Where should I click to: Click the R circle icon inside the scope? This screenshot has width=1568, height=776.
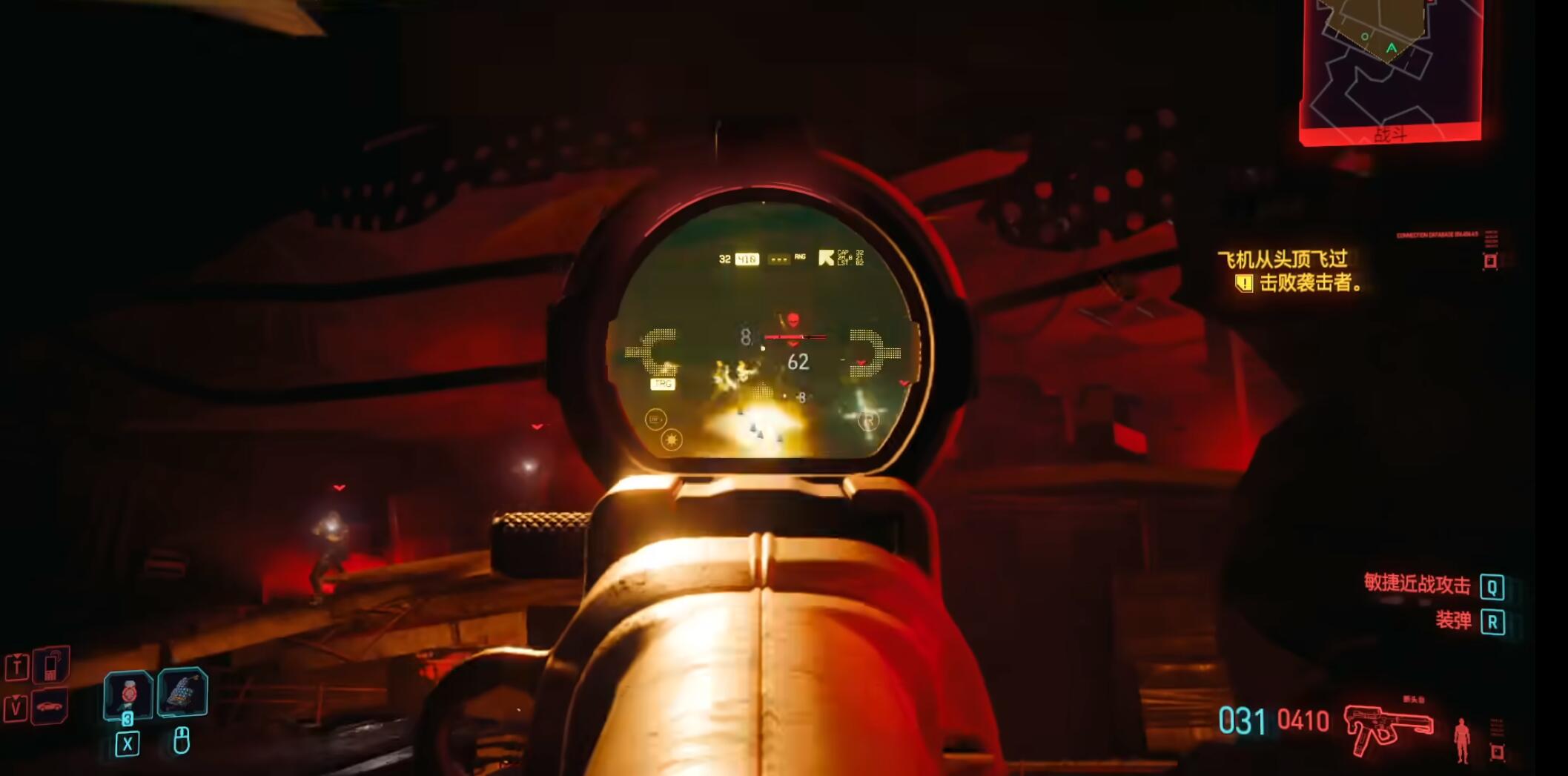point(870,420)
